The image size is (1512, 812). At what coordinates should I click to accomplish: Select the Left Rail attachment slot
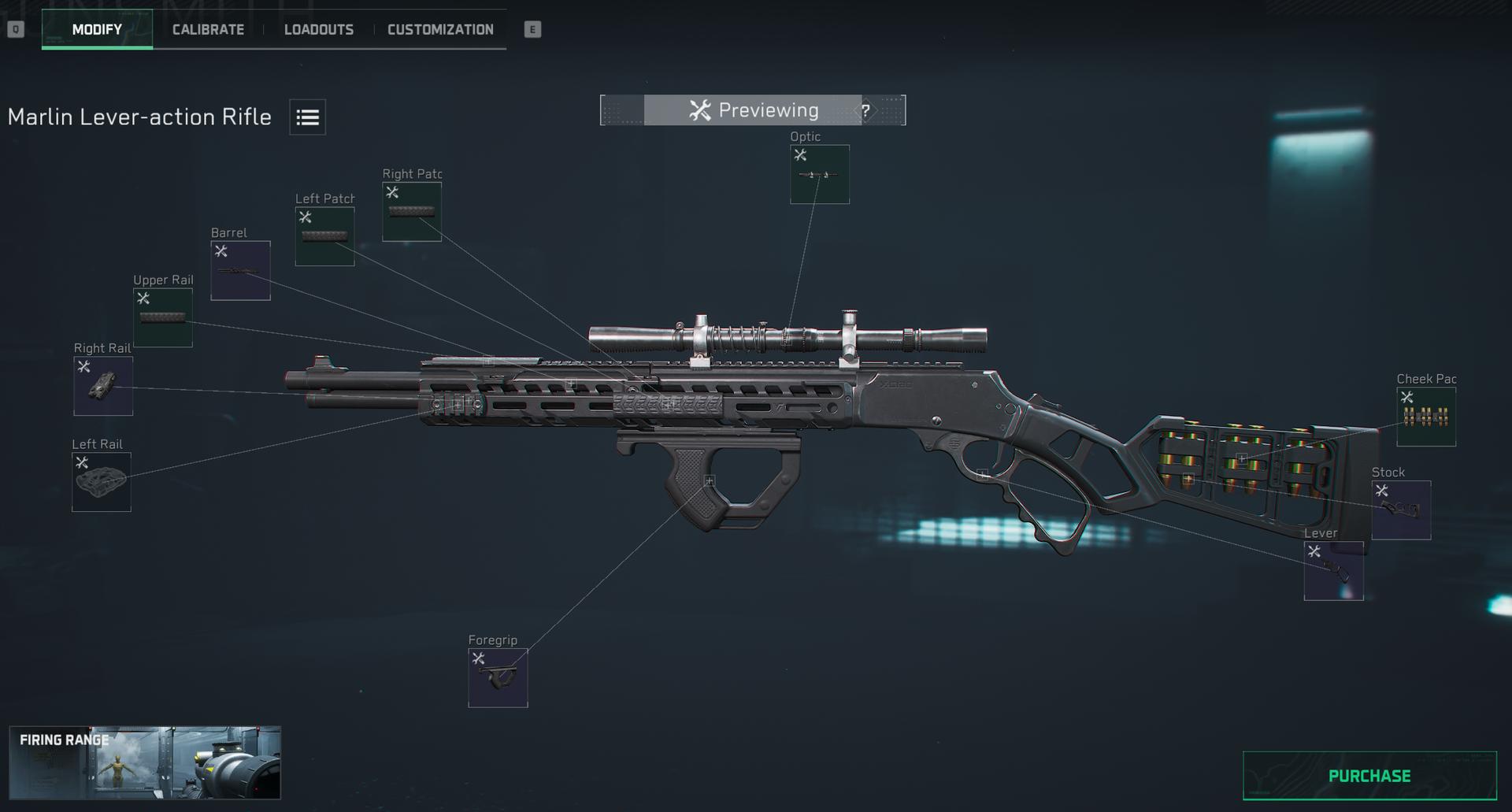pos(102,482)
